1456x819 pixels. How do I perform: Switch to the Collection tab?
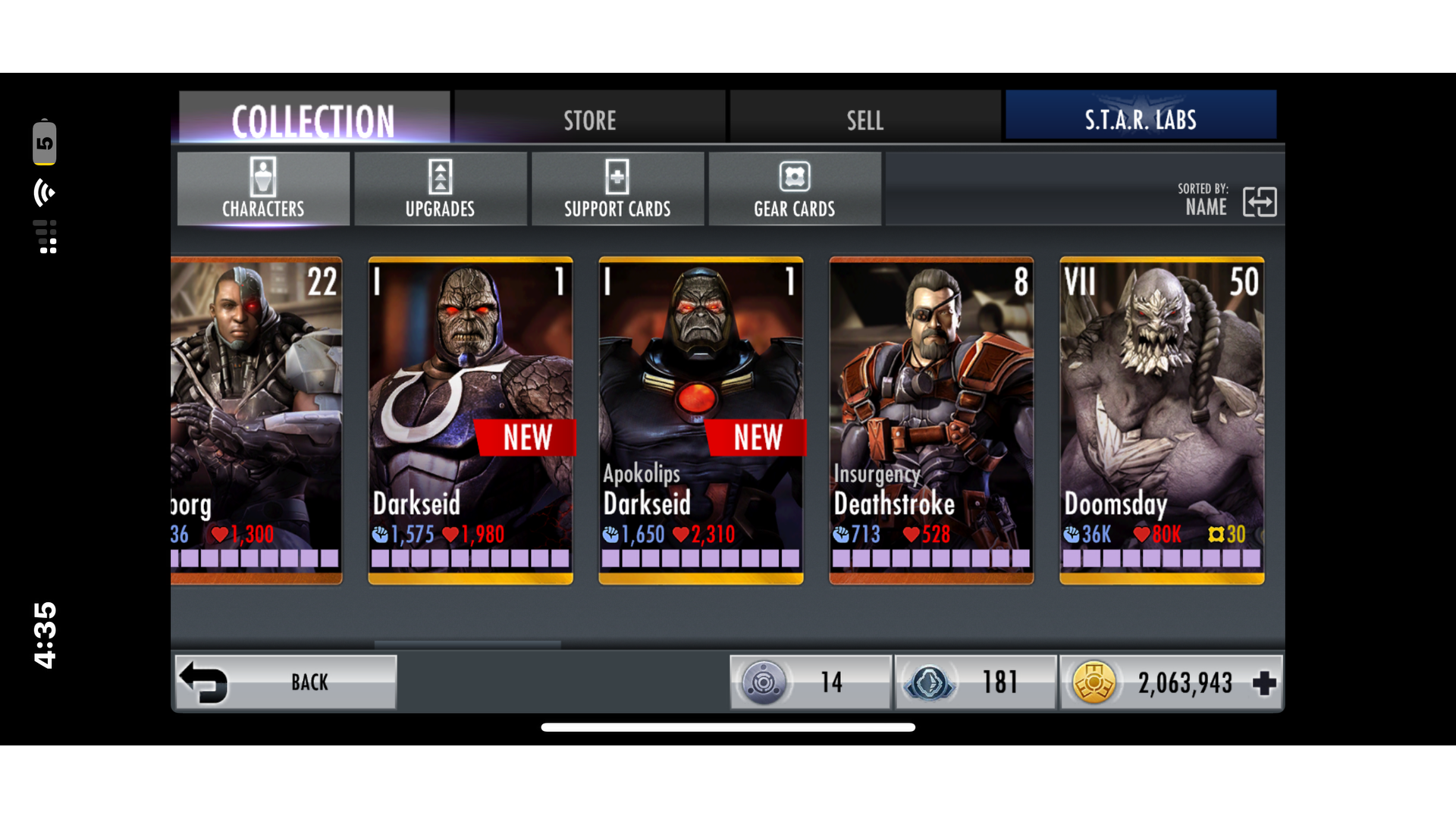[x=314, y=119]
